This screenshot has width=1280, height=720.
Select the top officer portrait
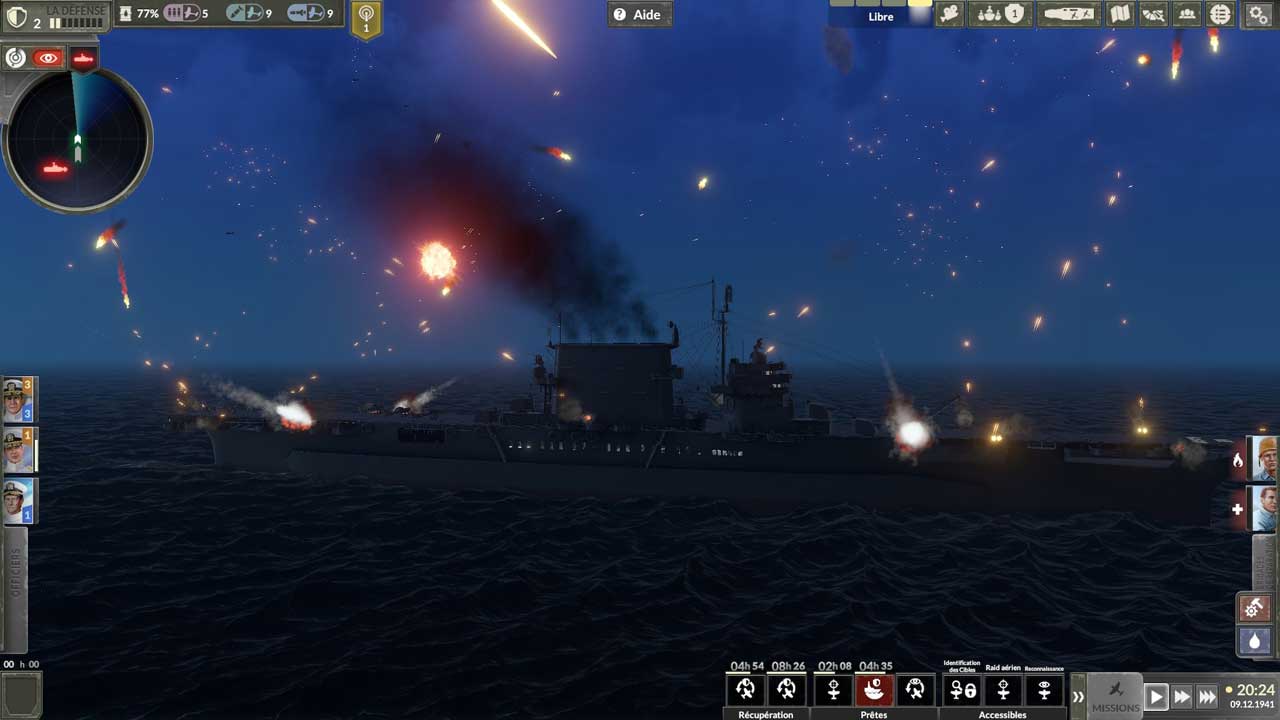[x=17, y=400]
